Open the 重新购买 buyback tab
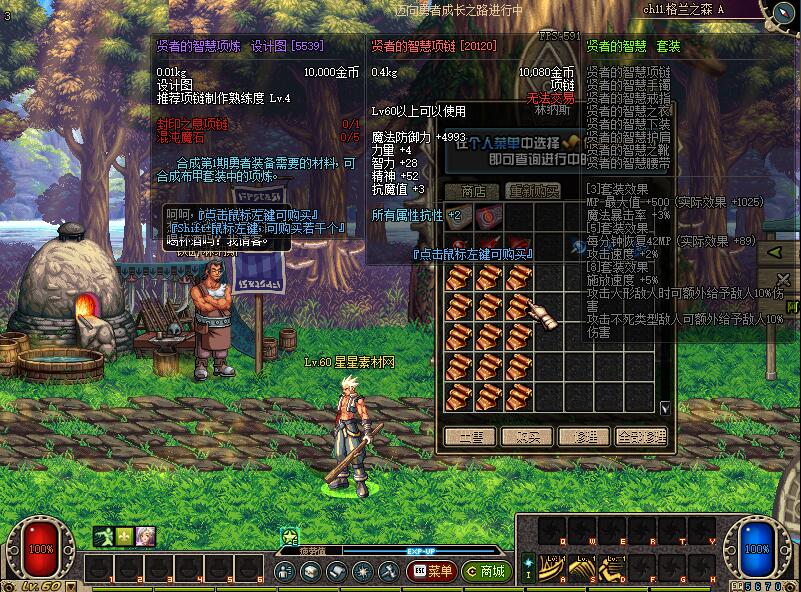The image size is (801, 592). point(531,190)
